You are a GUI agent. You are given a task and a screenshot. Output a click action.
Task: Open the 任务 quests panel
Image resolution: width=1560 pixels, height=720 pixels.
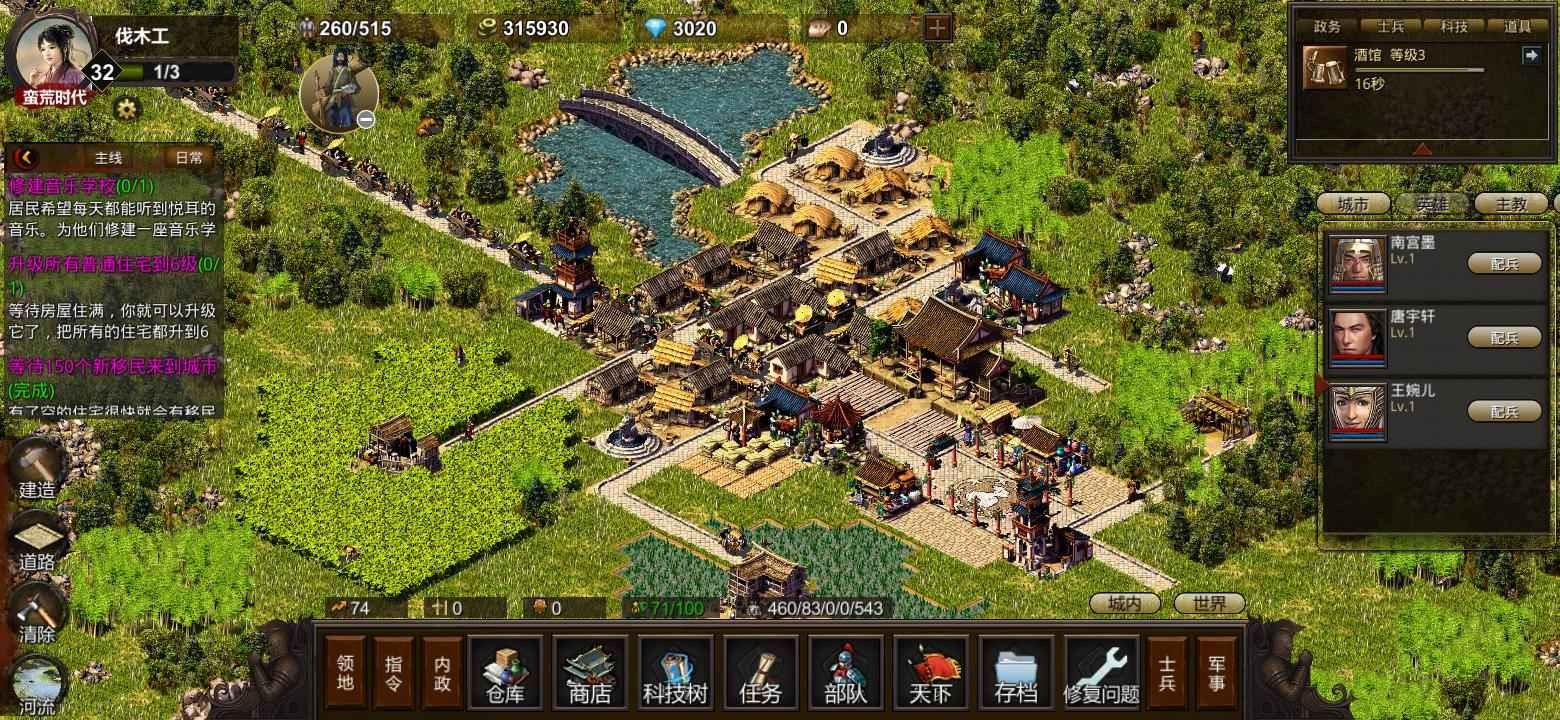pyautogui.click(x=760, y=672)
